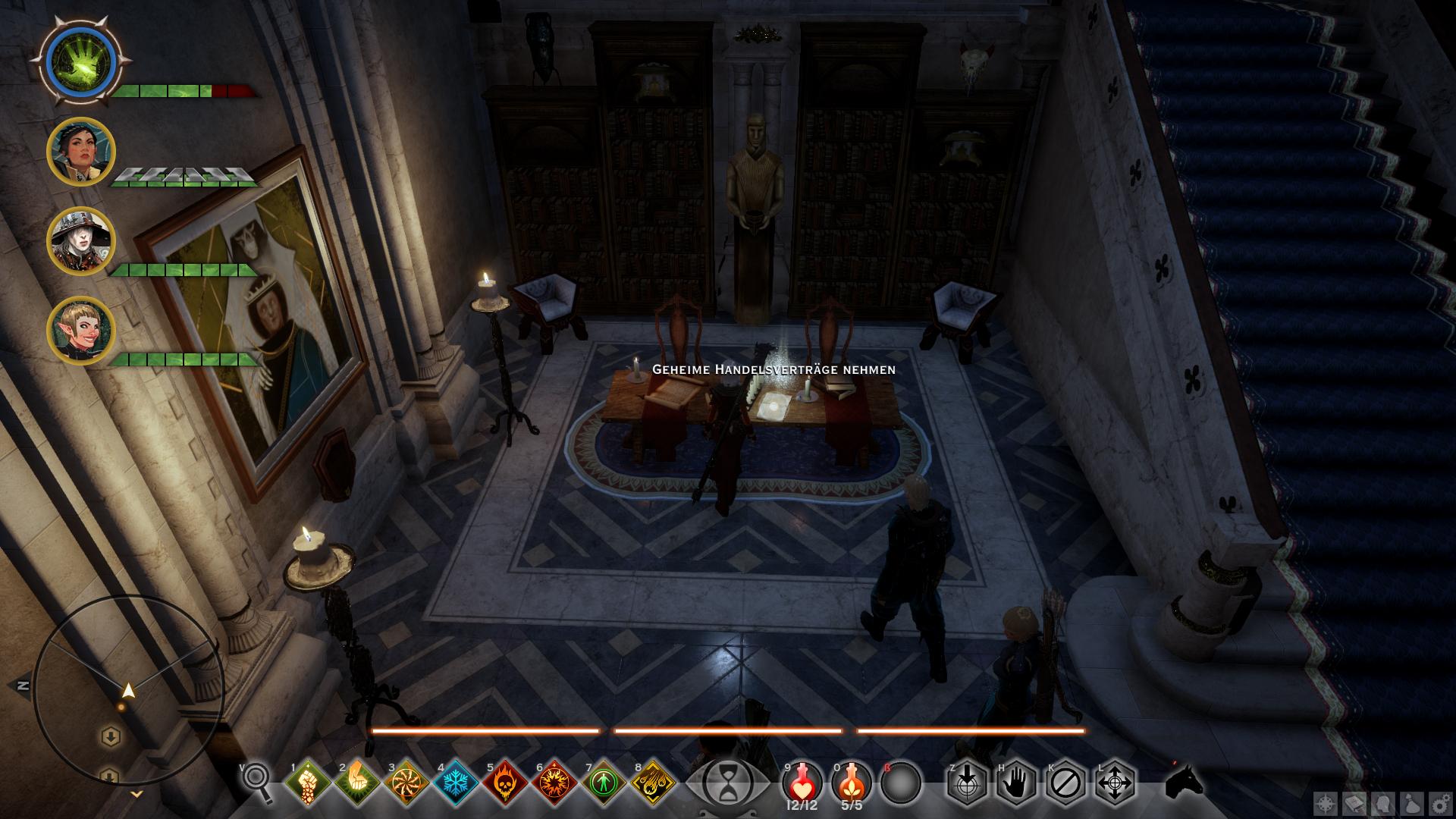The width and height of the screenshot is (1456, 819).
Task: Activate the flexed arm ability
Action: [356, 783]
